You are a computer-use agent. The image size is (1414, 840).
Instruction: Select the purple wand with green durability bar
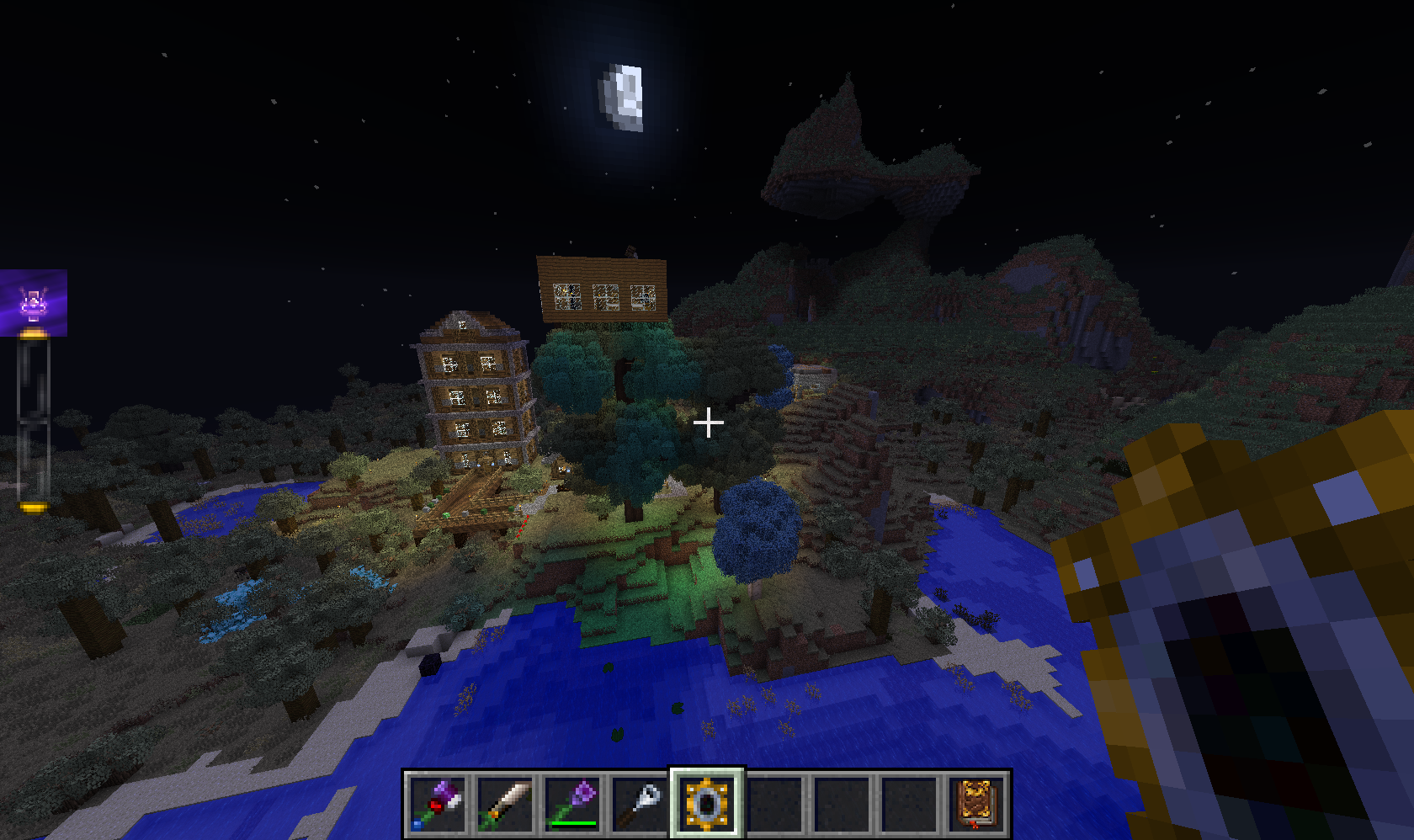point(572,804)
